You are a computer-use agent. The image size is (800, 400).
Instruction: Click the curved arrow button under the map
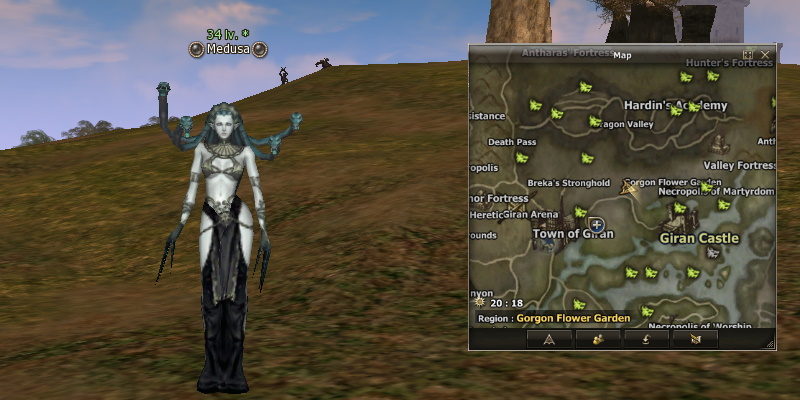[646, 339]
